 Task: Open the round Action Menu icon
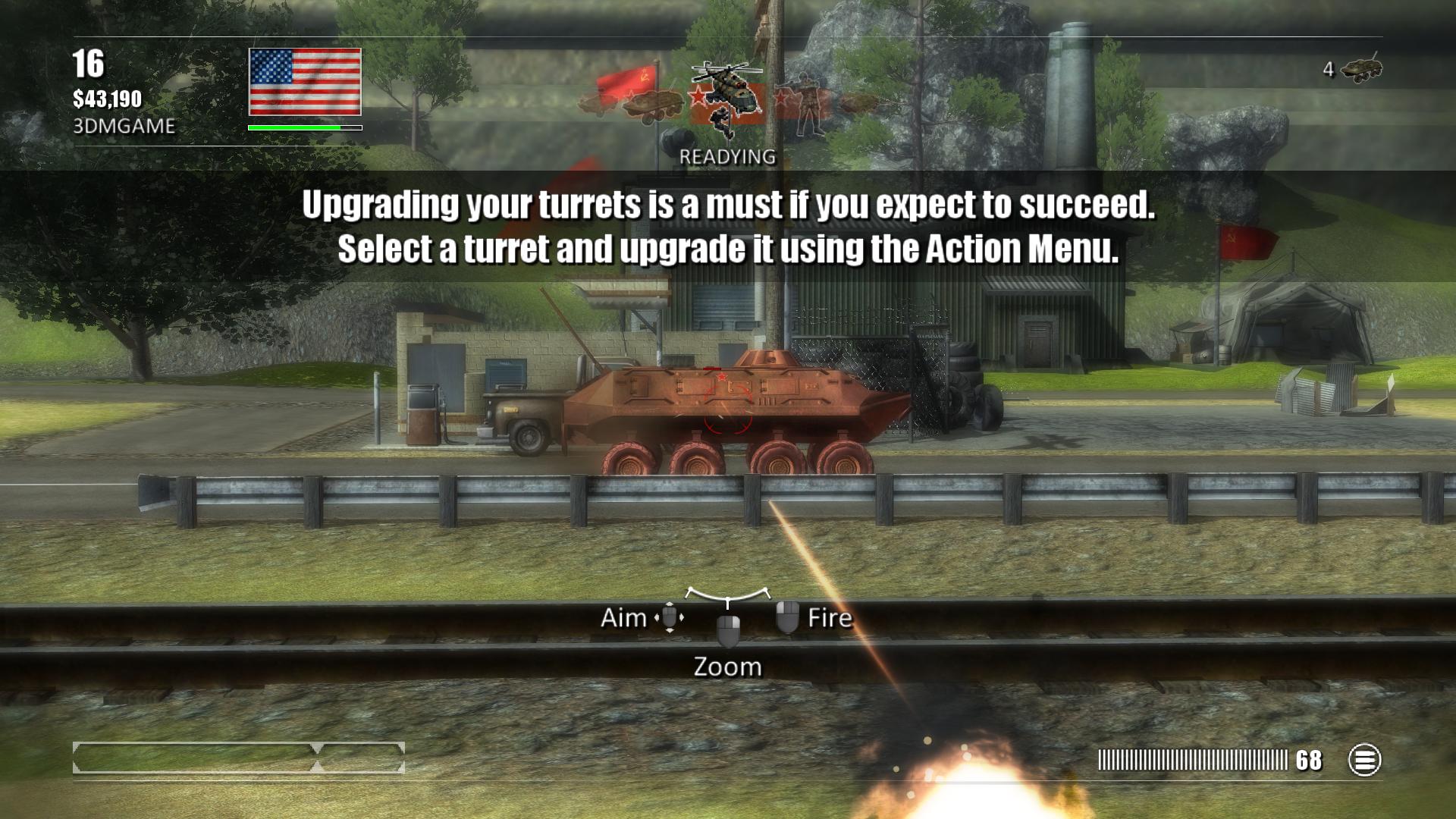point(1364,760)
